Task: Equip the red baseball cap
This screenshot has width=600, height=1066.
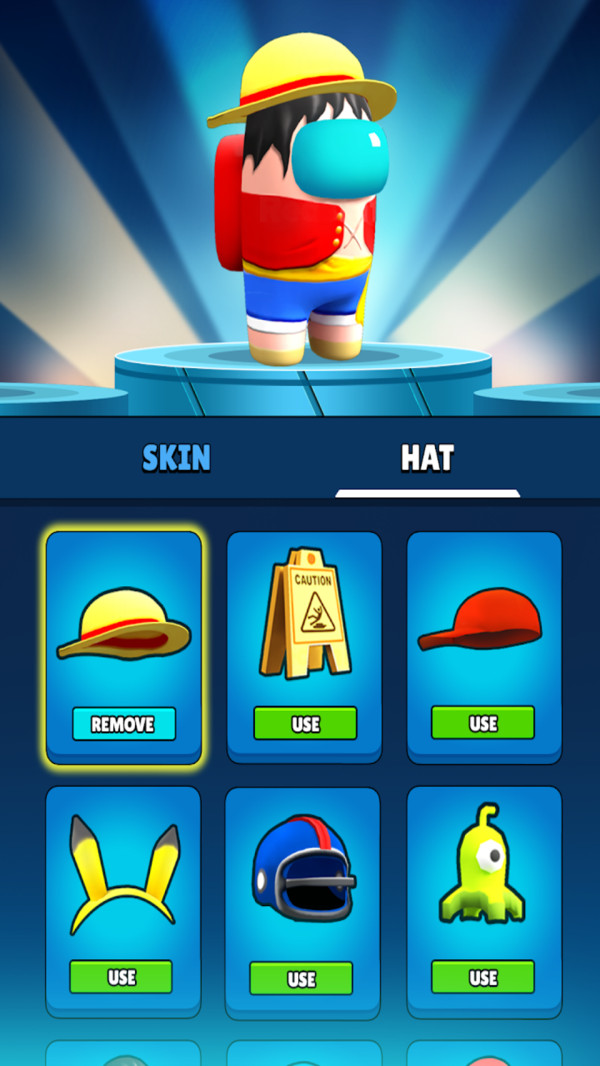Action: point(483,722)
